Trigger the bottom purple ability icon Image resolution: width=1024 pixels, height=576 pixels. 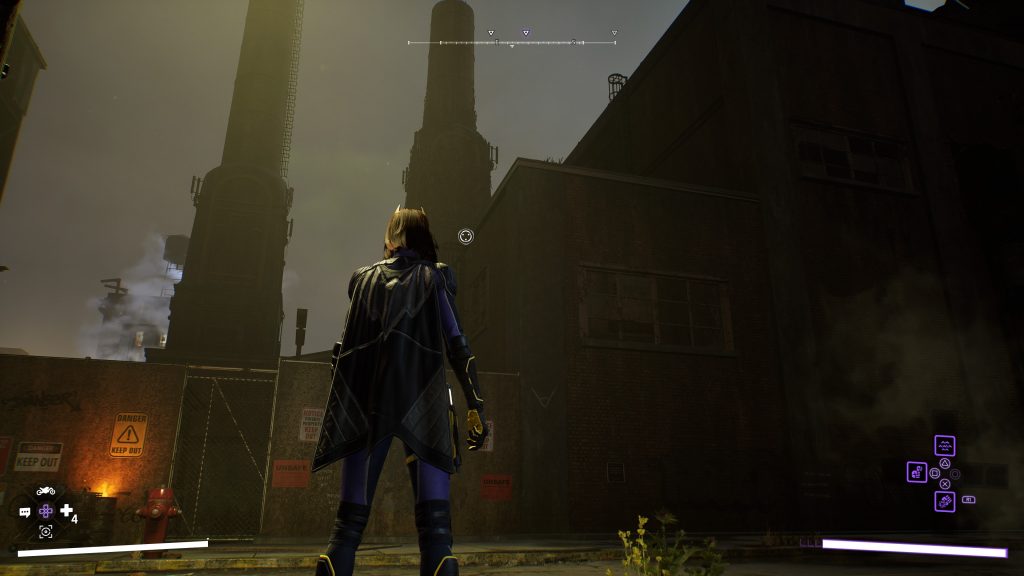coord(944,500)
